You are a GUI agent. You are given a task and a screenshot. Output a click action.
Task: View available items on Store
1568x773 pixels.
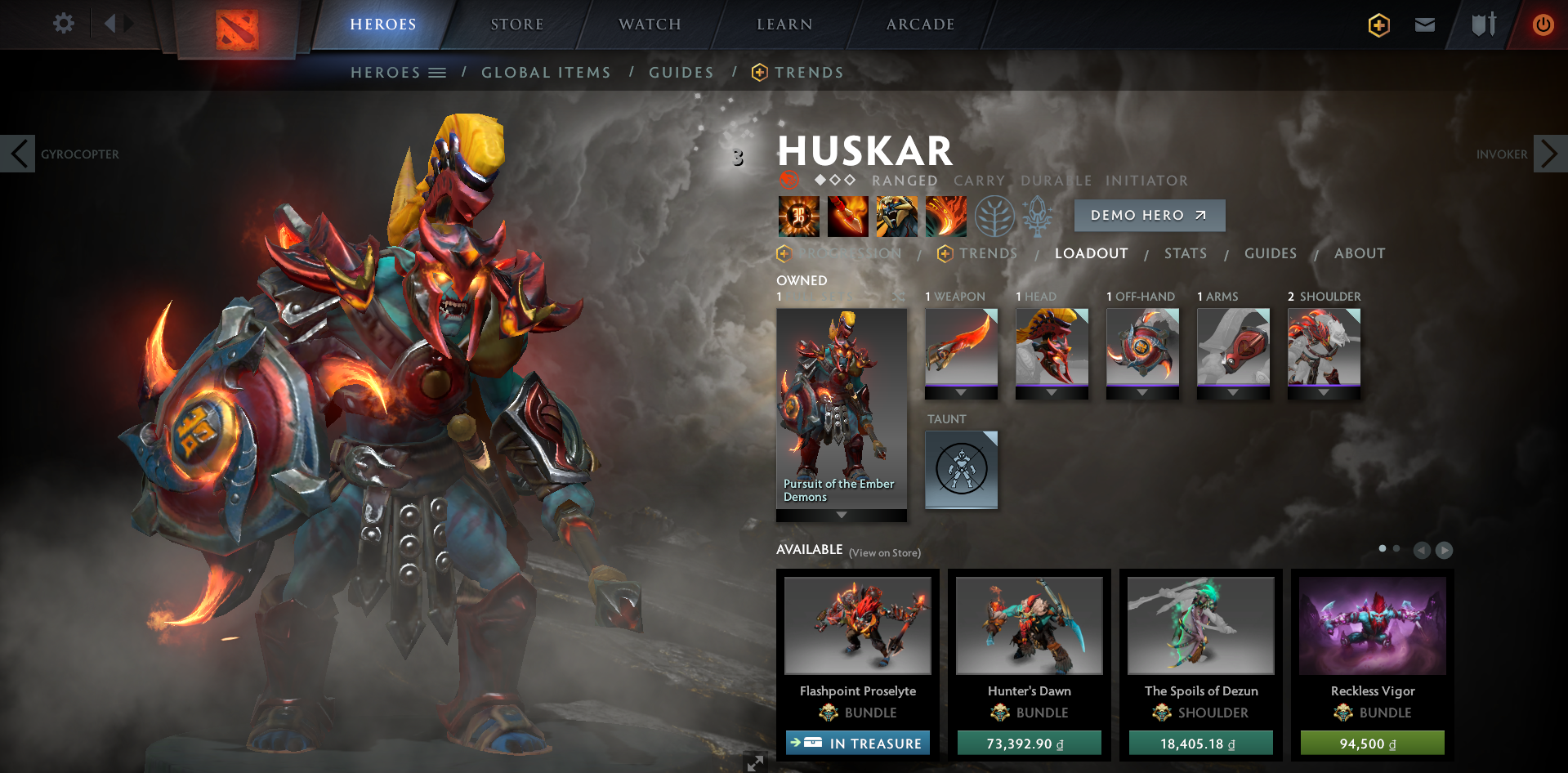884,553
